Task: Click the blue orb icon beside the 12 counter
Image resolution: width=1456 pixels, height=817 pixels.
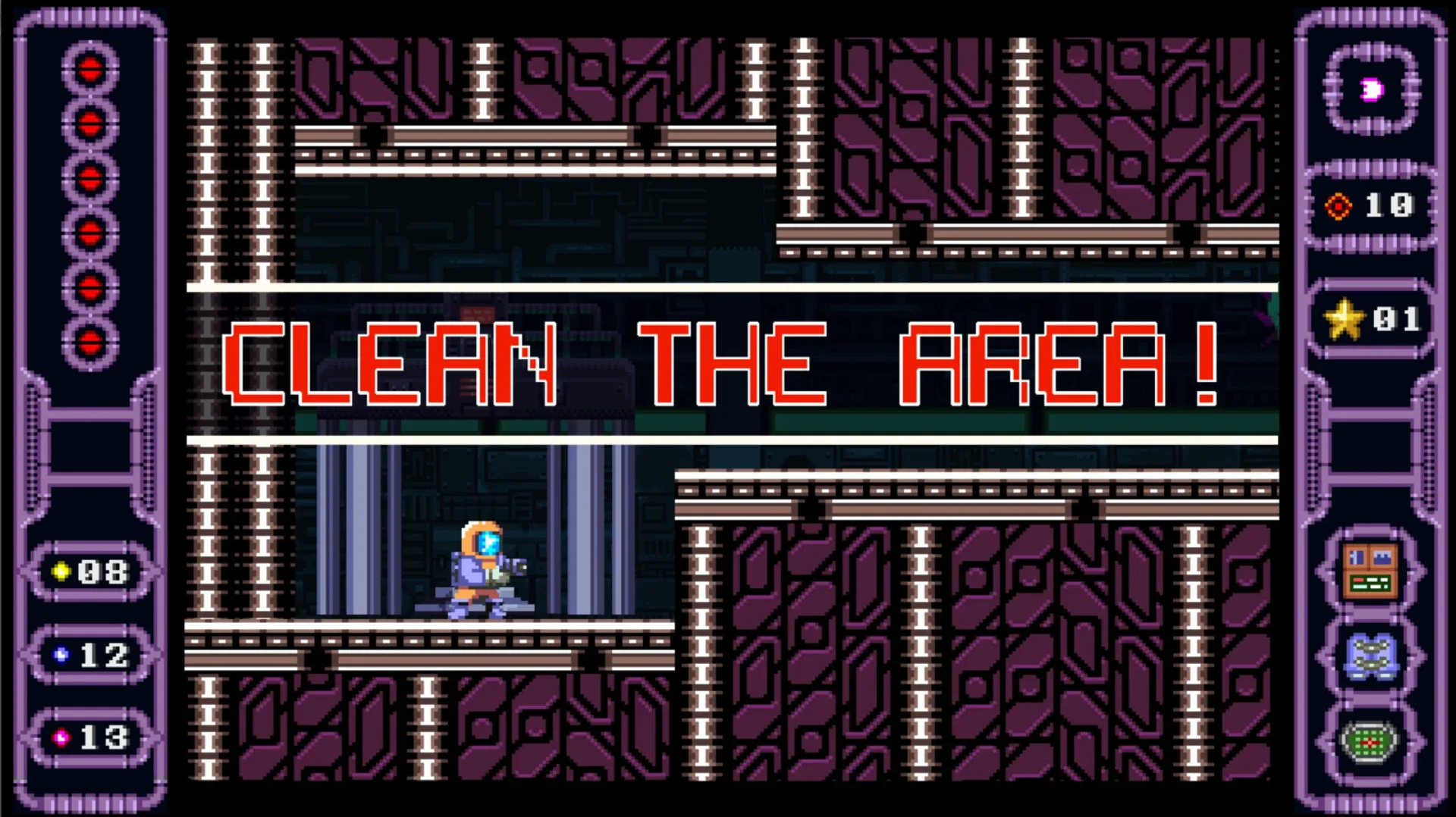Action: point(62,656)
